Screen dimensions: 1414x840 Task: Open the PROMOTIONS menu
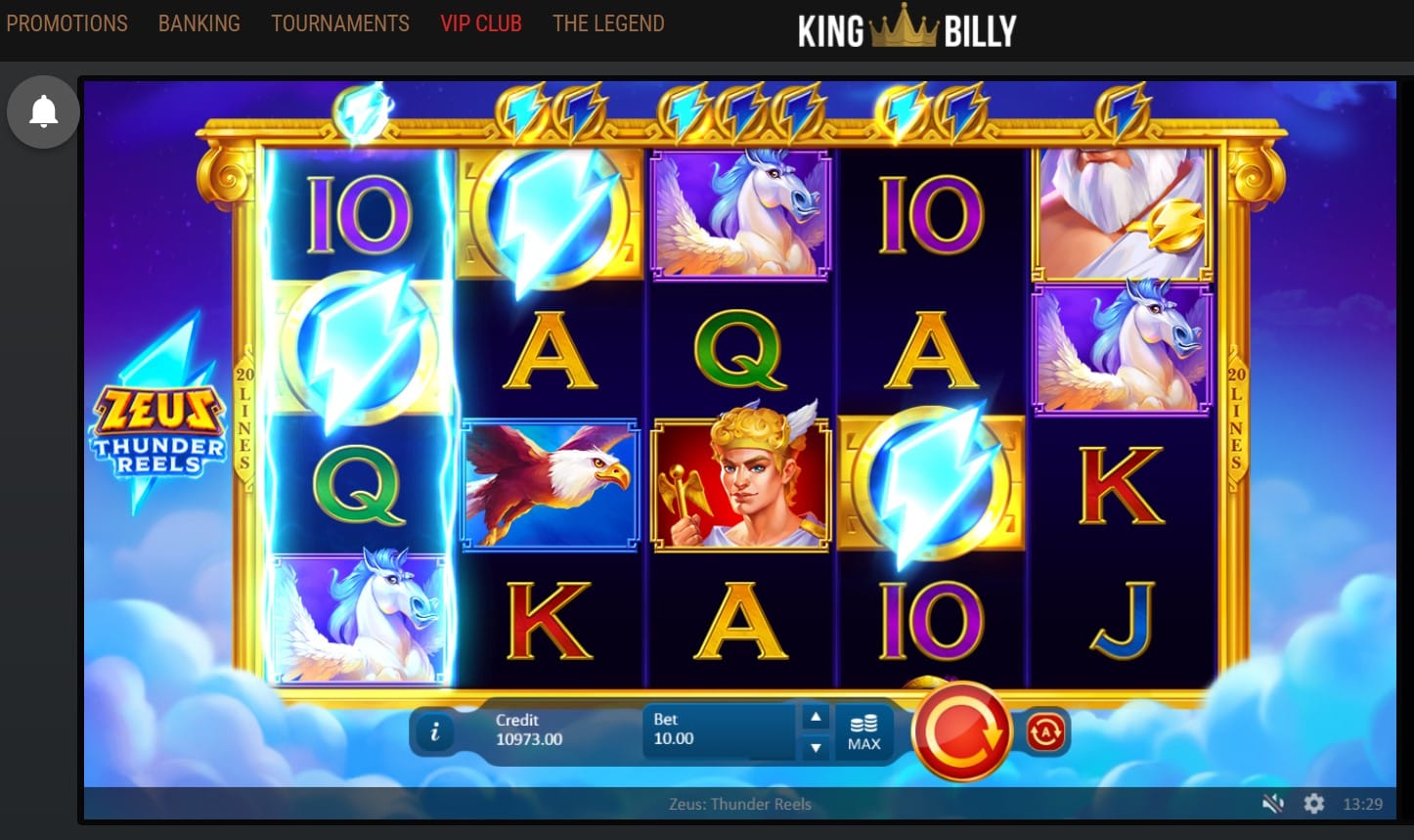pyautogui.click(x=66, y=23)
